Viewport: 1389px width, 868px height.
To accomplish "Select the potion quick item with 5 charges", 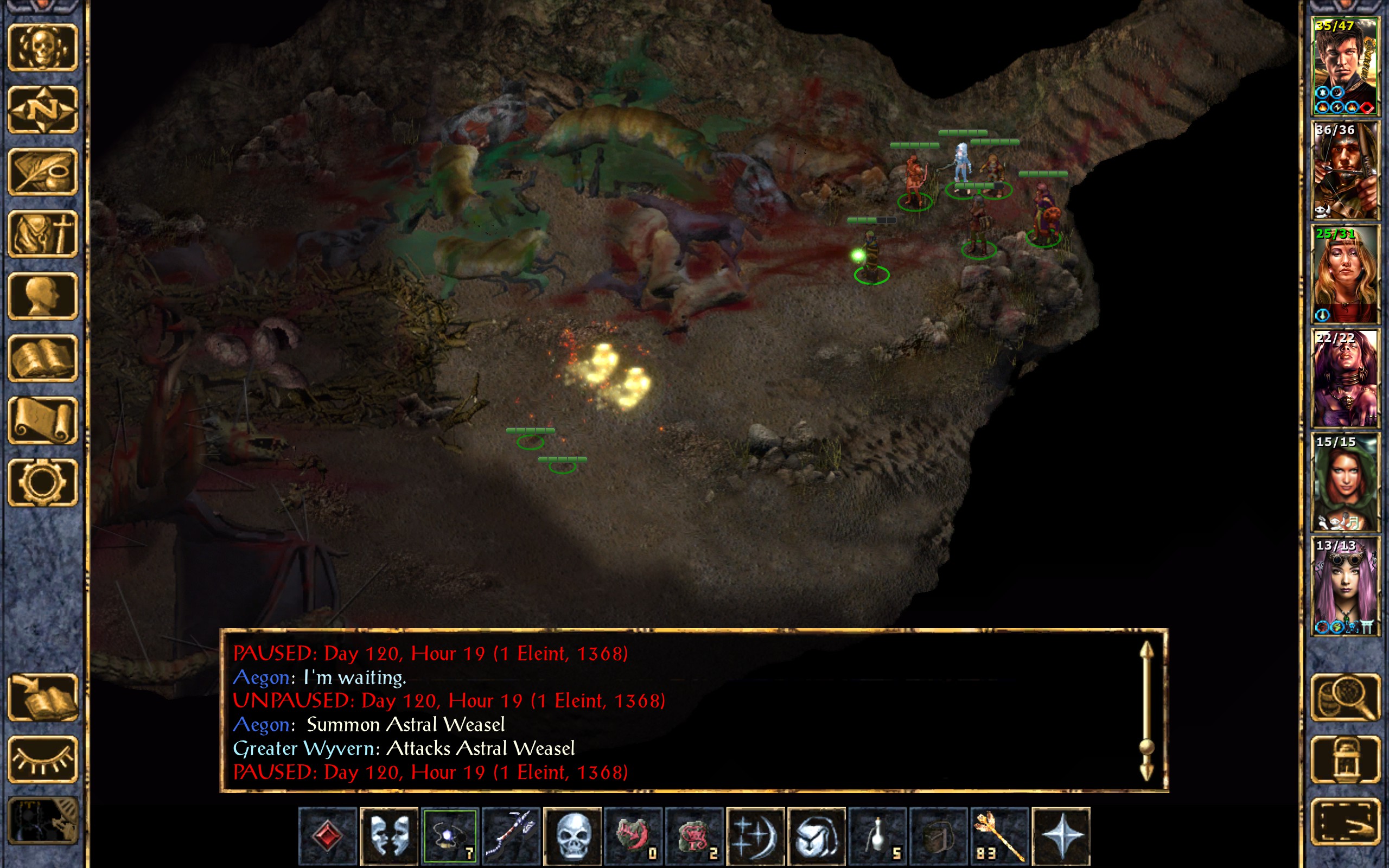I will point(877,835).
